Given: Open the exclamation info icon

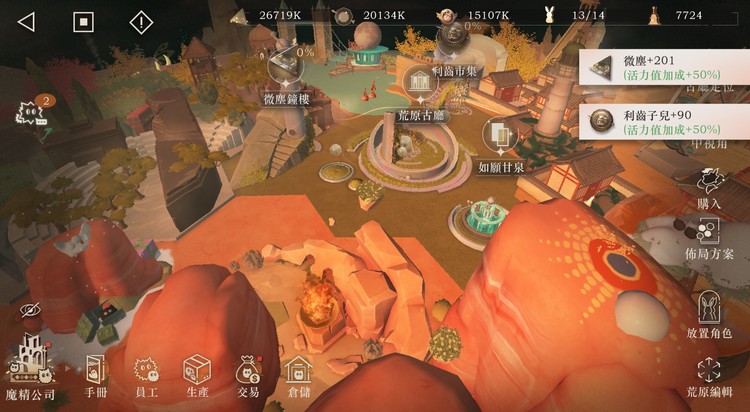Looking at the screenshot, I should point(141,21).
